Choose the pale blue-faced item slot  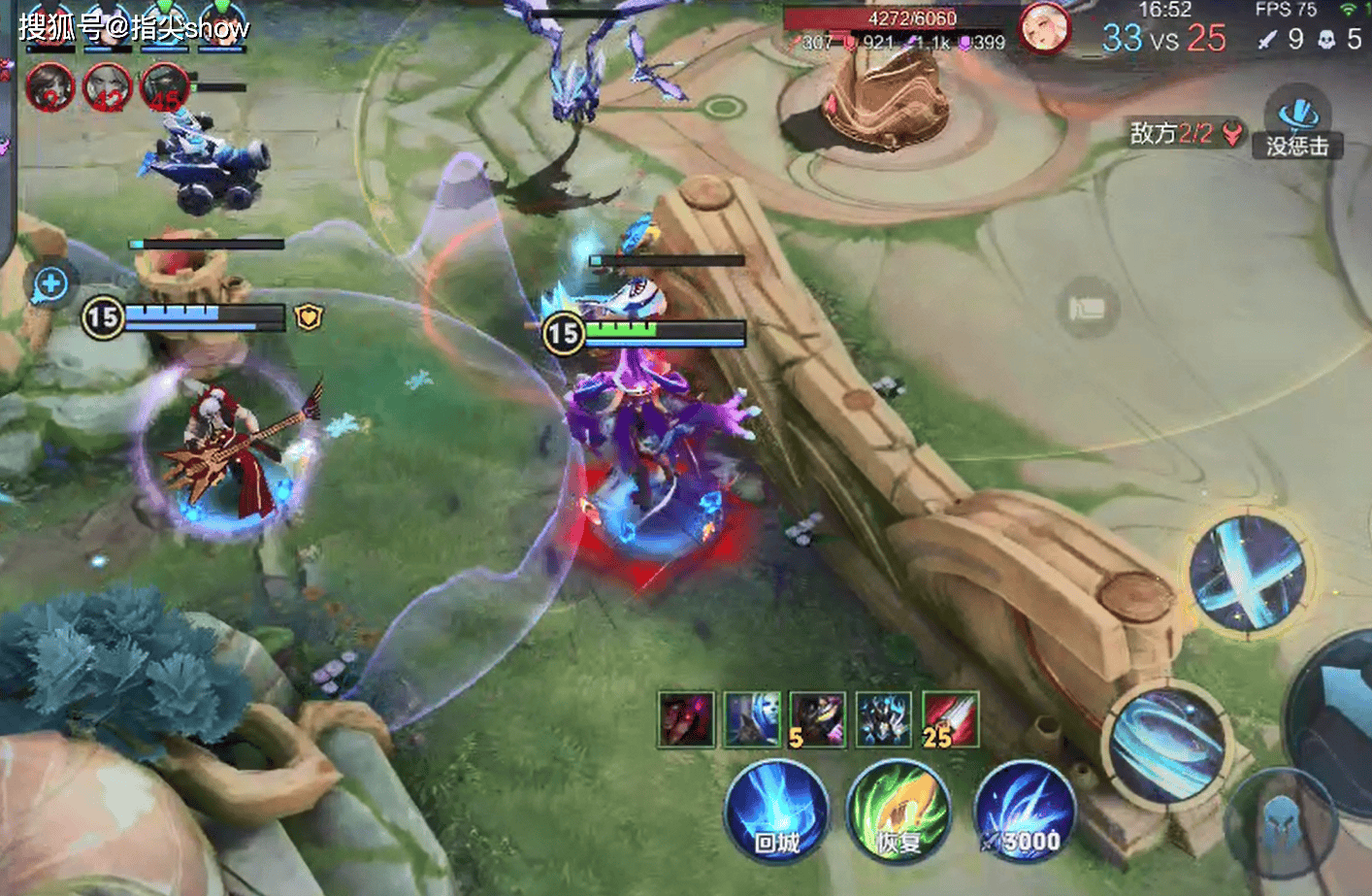(x=752, y=719)
